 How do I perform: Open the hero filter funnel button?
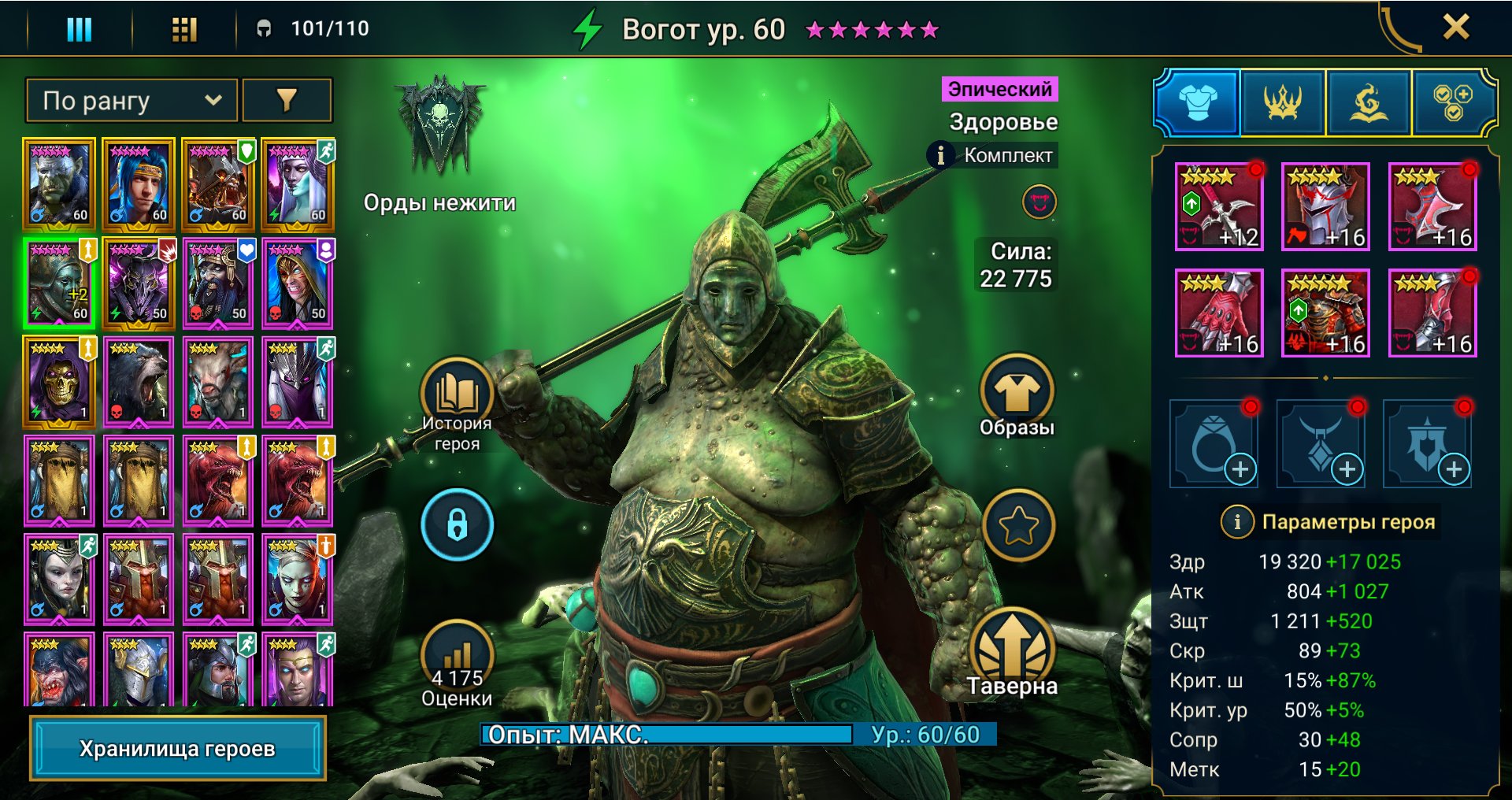[287, 101]
